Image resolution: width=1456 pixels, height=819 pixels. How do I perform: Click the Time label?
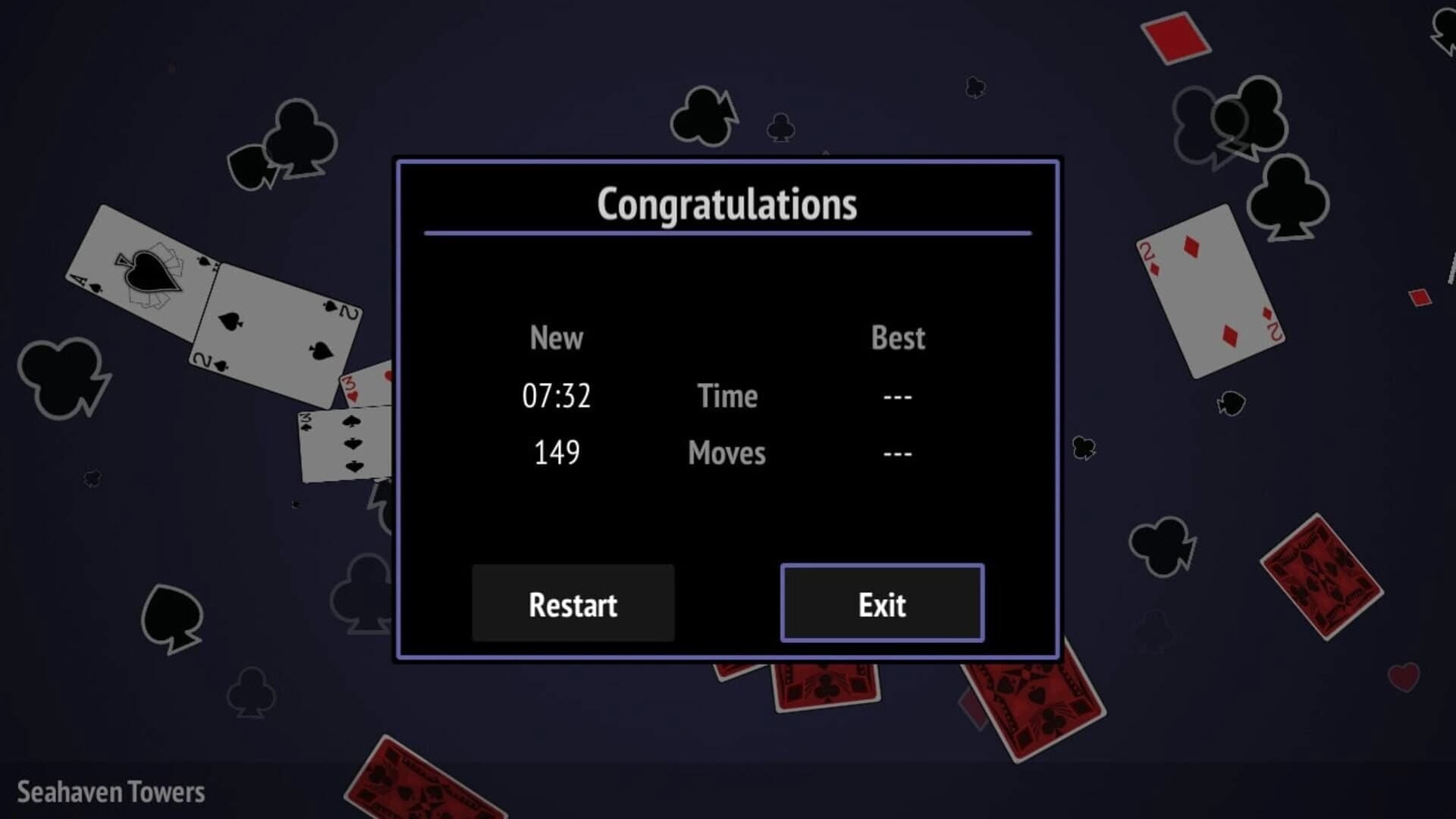(x=726, y=396)
